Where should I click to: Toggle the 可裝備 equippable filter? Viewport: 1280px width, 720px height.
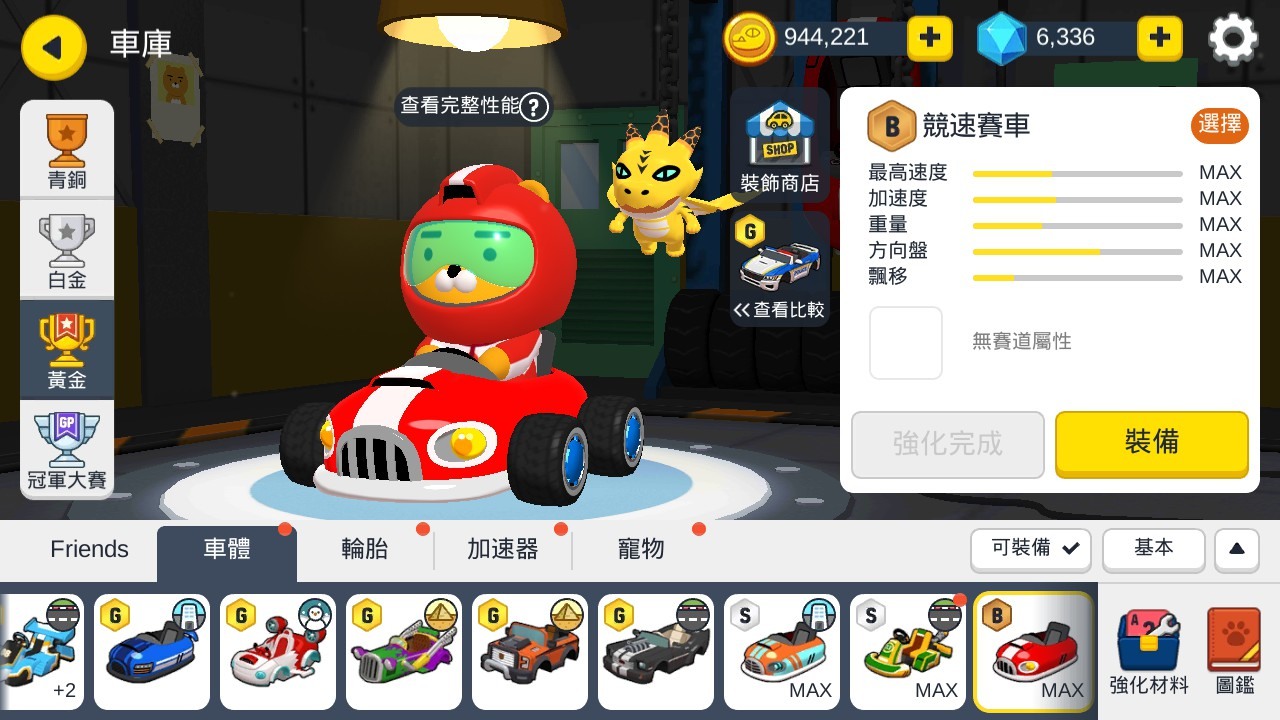click(1030, 550)
